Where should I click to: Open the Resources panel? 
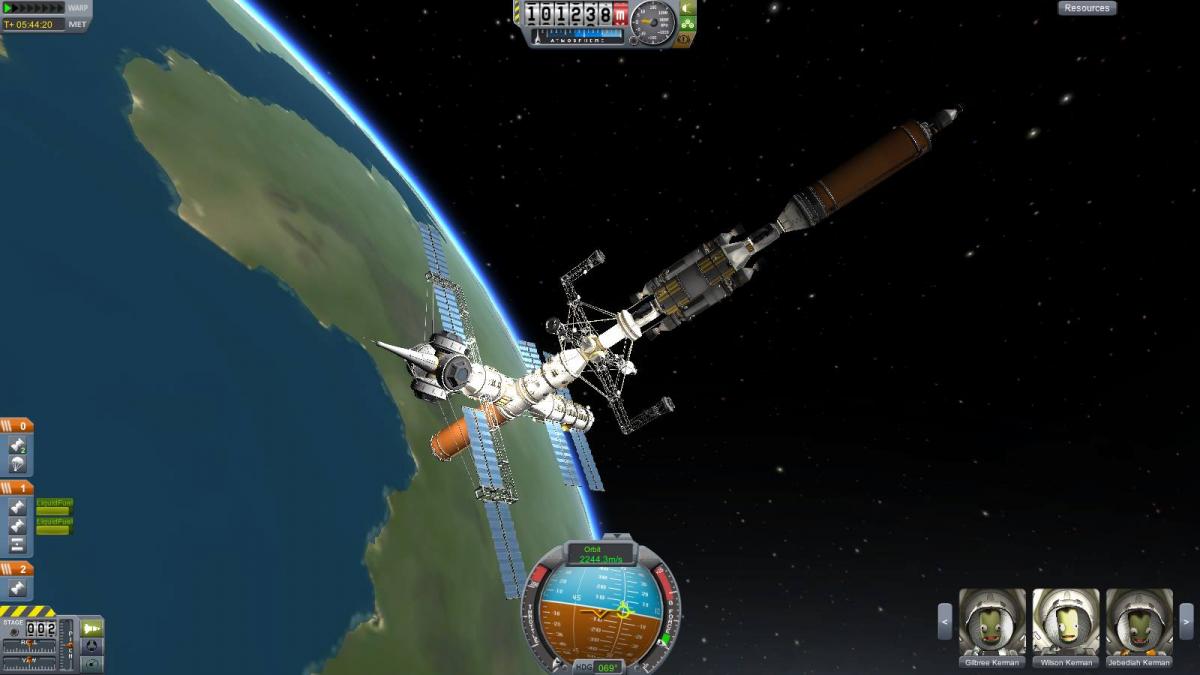1086,8
